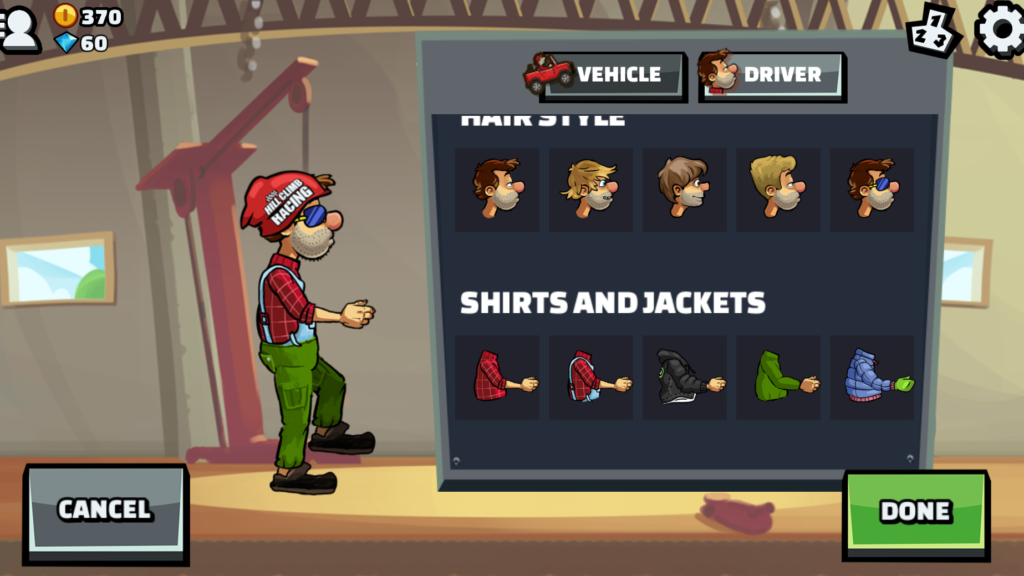The width and height of the screenshot is (1024, 576).
Task: Open the player profile icon
Action: 20,29
